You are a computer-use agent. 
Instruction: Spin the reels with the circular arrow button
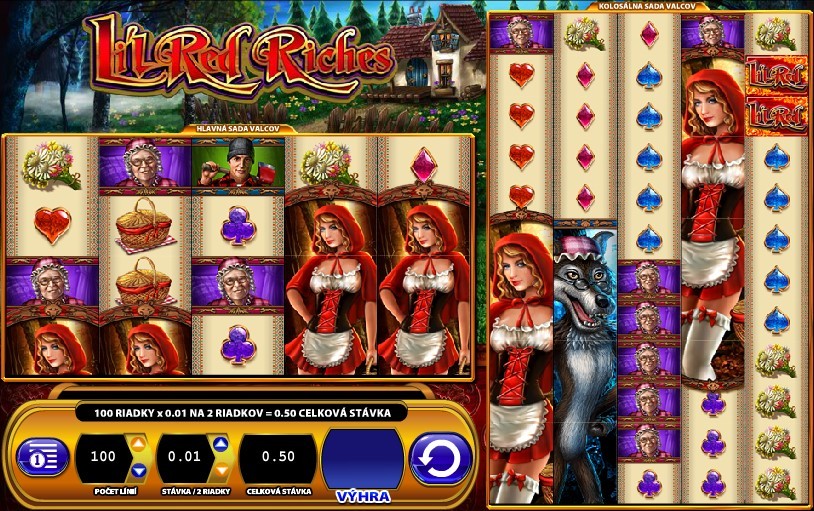click(x=440, y=458)
